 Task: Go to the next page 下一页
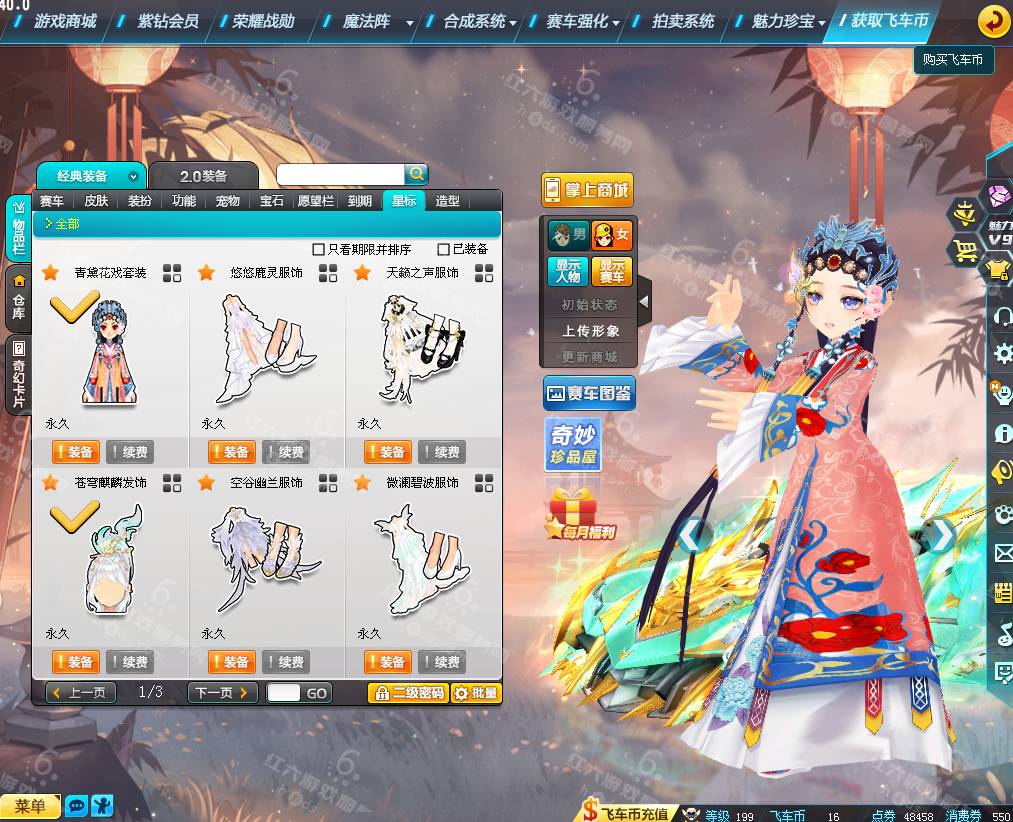coord(222,693)
